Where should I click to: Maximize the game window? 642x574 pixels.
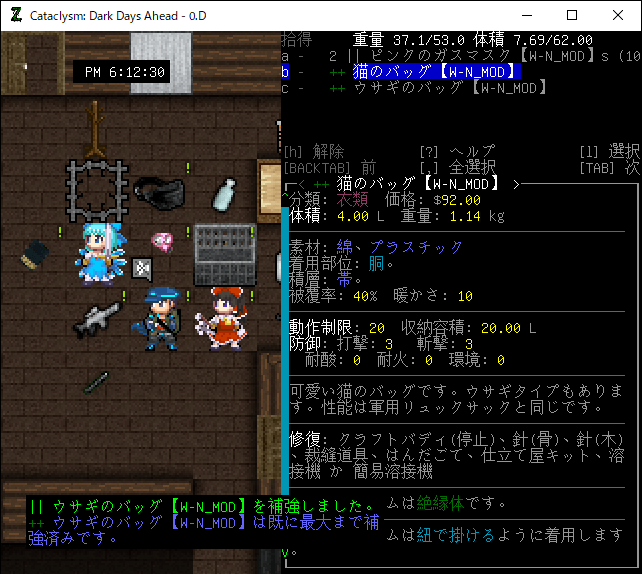pyautogui.click(x=572, y=15)
